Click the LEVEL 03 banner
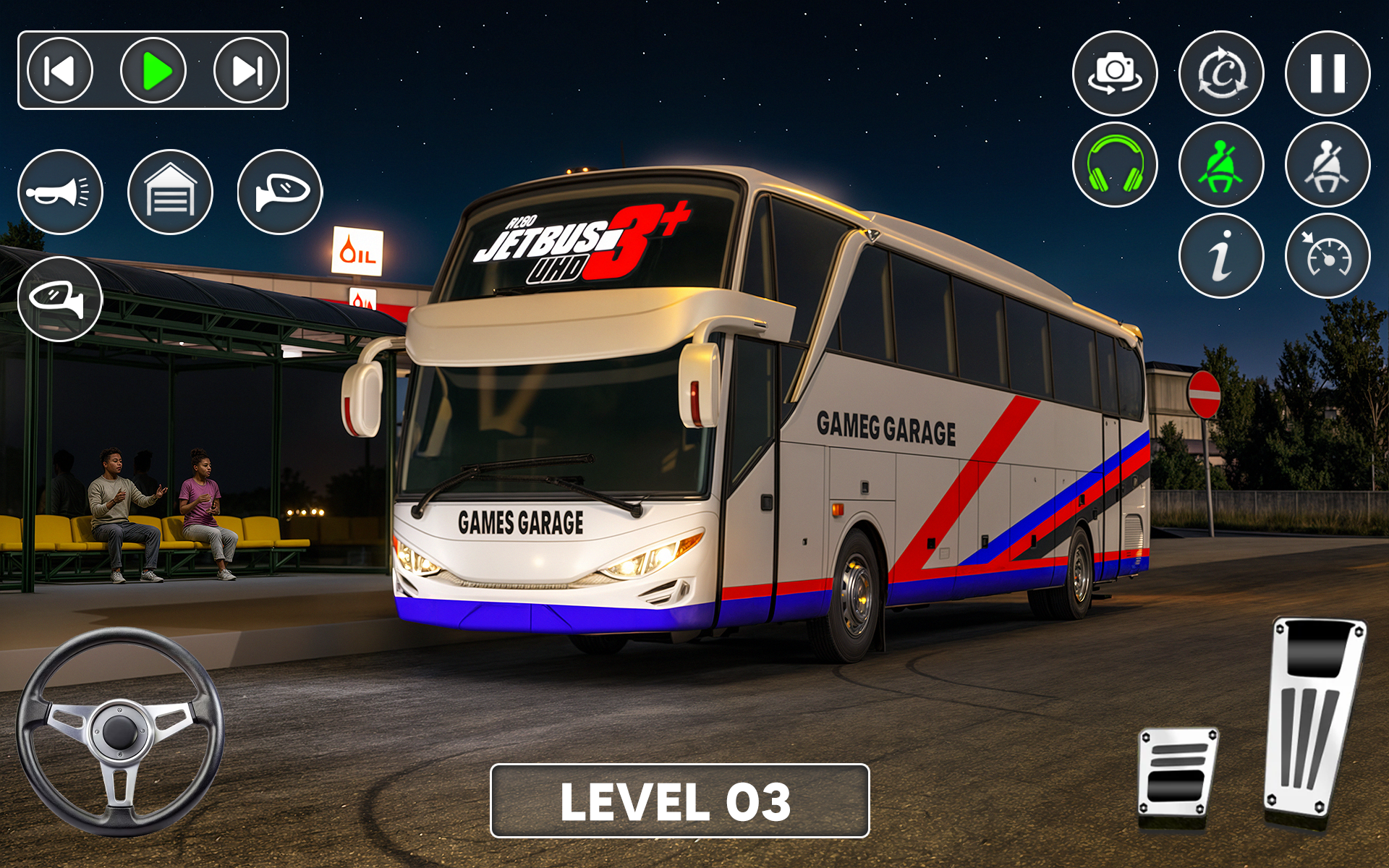Viewport: 1389px width, 868px height. coord(679,801)
